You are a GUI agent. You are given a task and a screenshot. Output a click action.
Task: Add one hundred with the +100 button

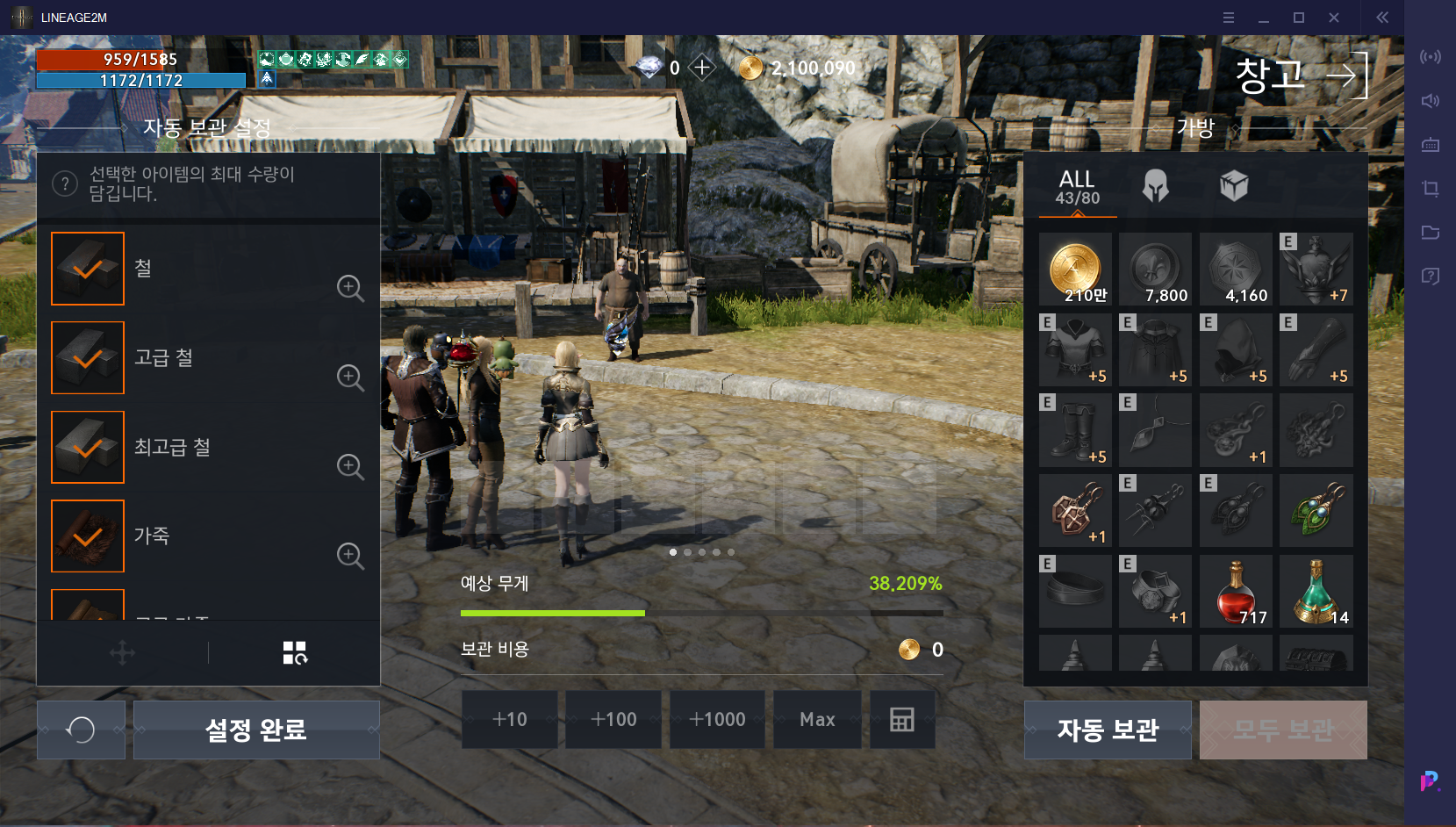pyautogui.click(x=613, y=720)
